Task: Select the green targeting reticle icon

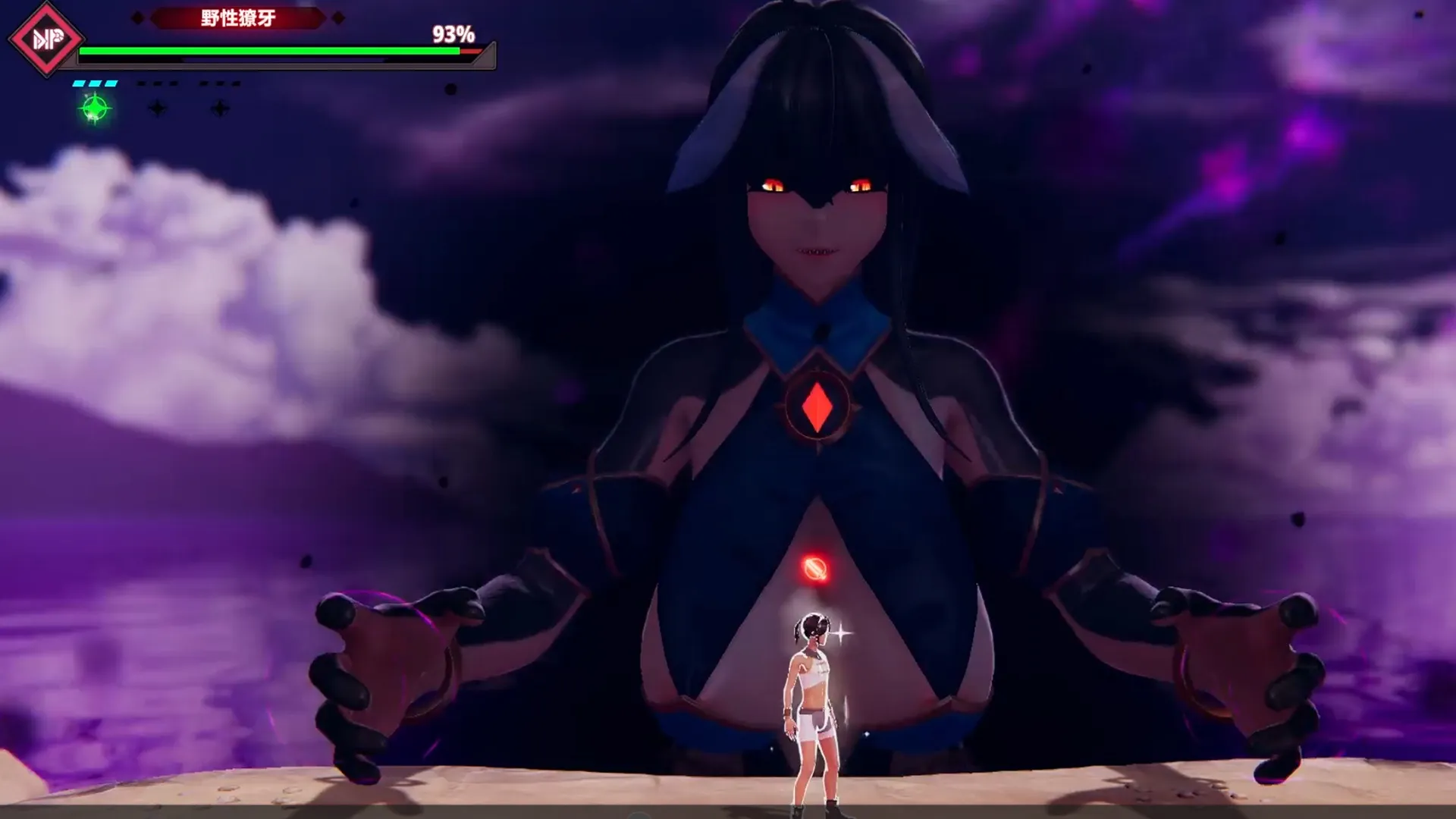Action: point(94,109)
